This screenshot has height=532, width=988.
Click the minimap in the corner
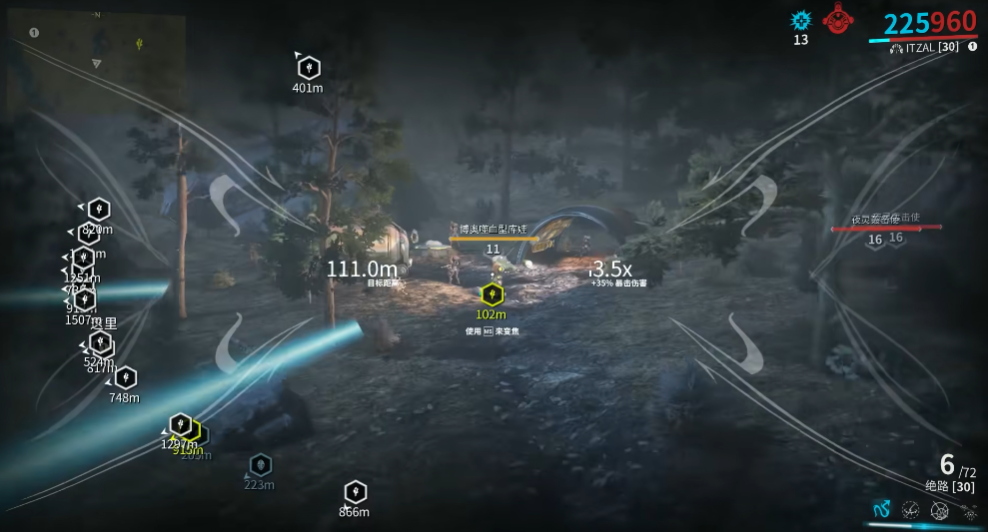coord(95,62)
